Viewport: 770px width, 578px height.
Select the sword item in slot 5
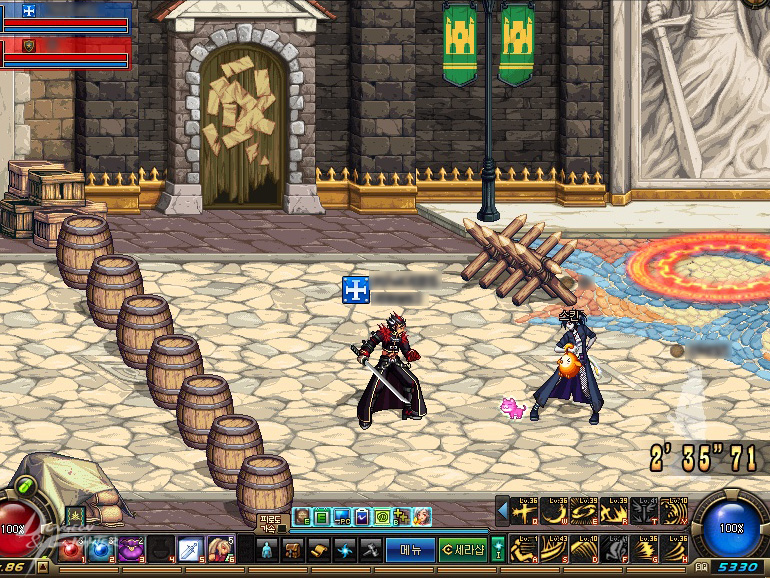[190, 549]
